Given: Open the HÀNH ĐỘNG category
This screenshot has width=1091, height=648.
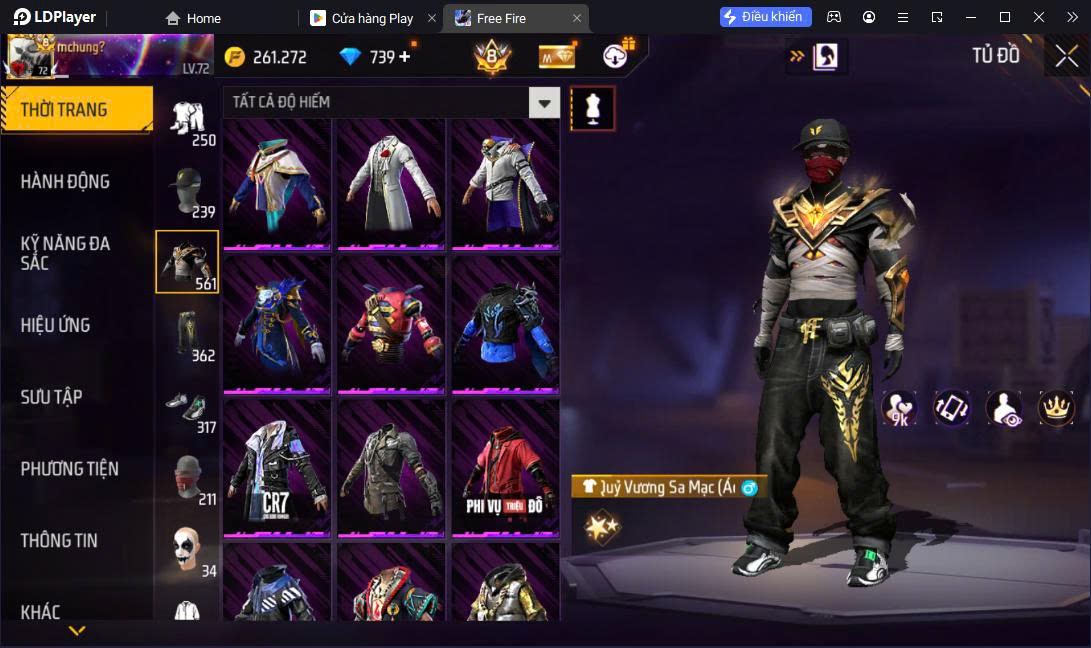Looking at the screenshot, I should click(x=66, y=181).
